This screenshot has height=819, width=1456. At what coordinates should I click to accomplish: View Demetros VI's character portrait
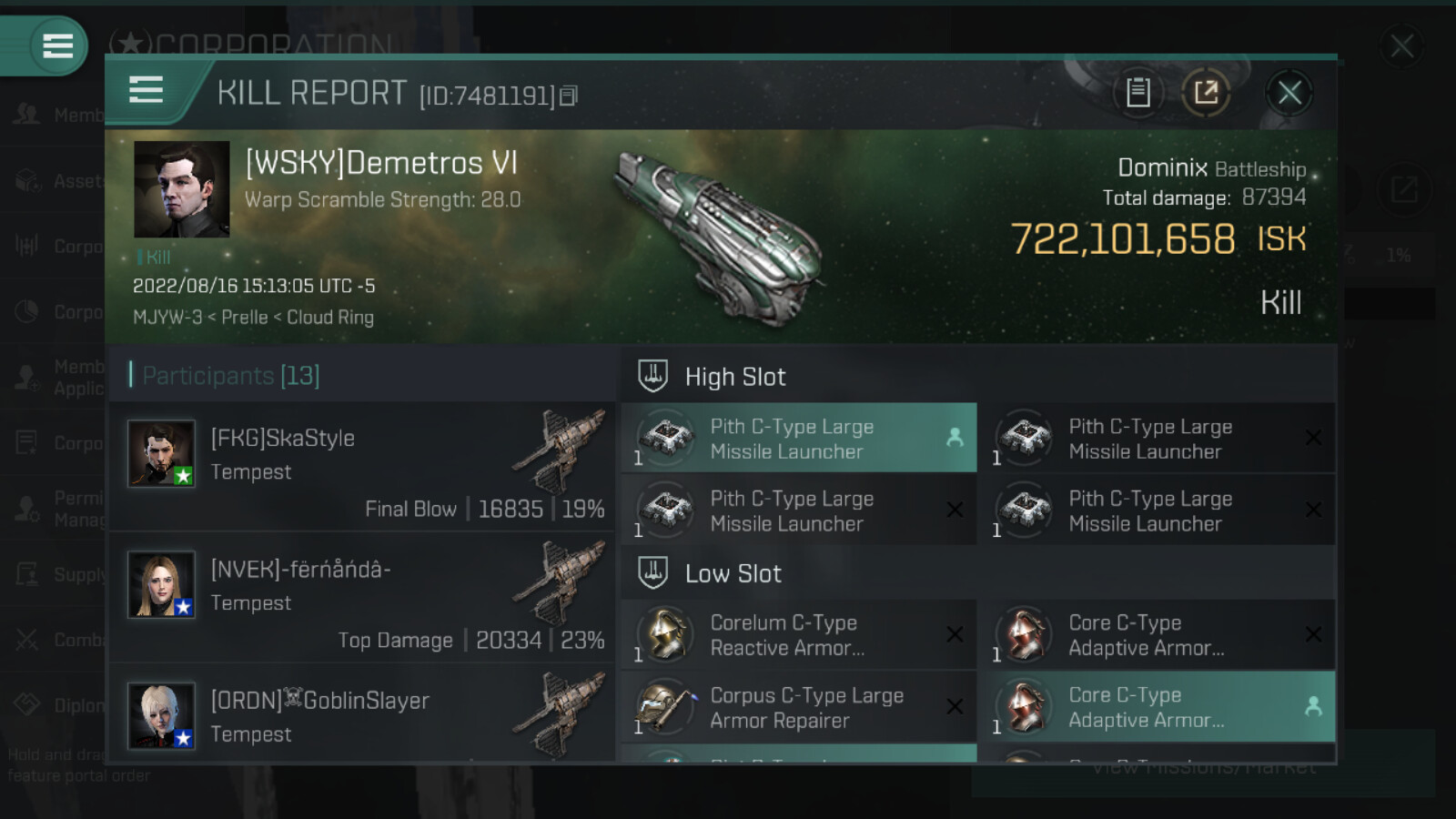[x=181, y=189]
